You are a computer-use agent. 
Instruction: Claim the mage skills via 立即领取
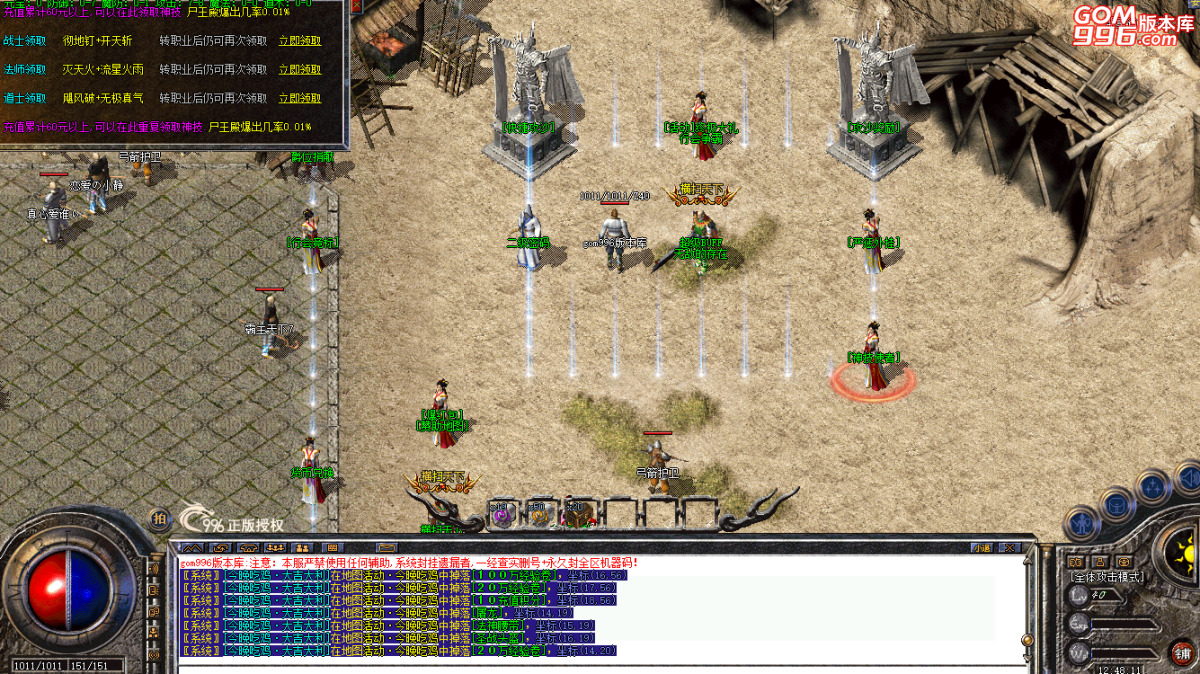[x=299, y=70]
